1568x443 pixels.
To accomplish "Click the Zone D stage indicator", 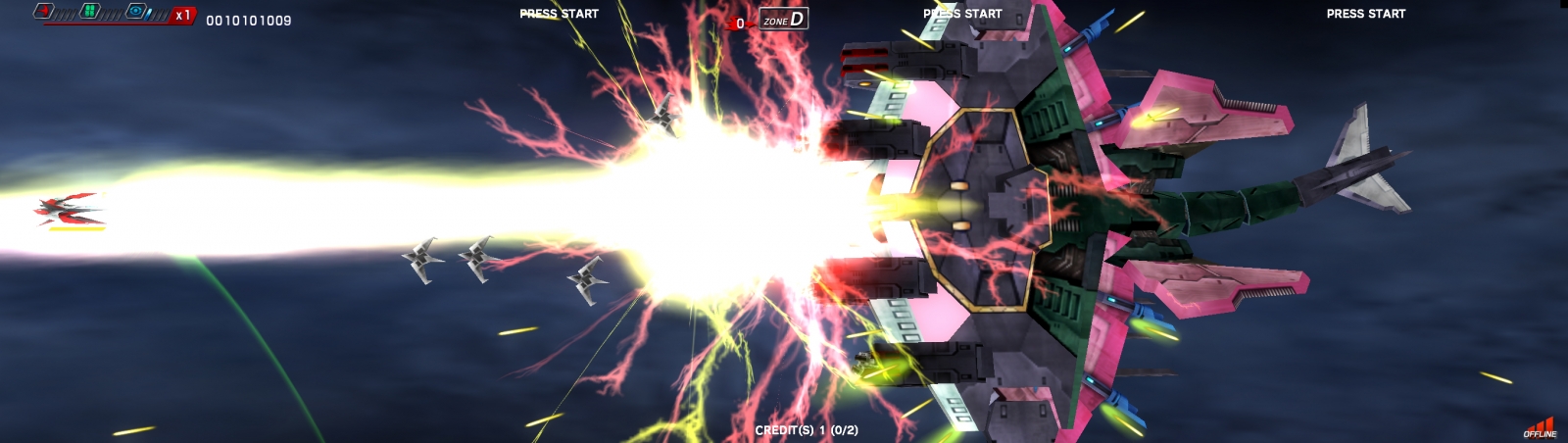I will (x=784, y=19).
